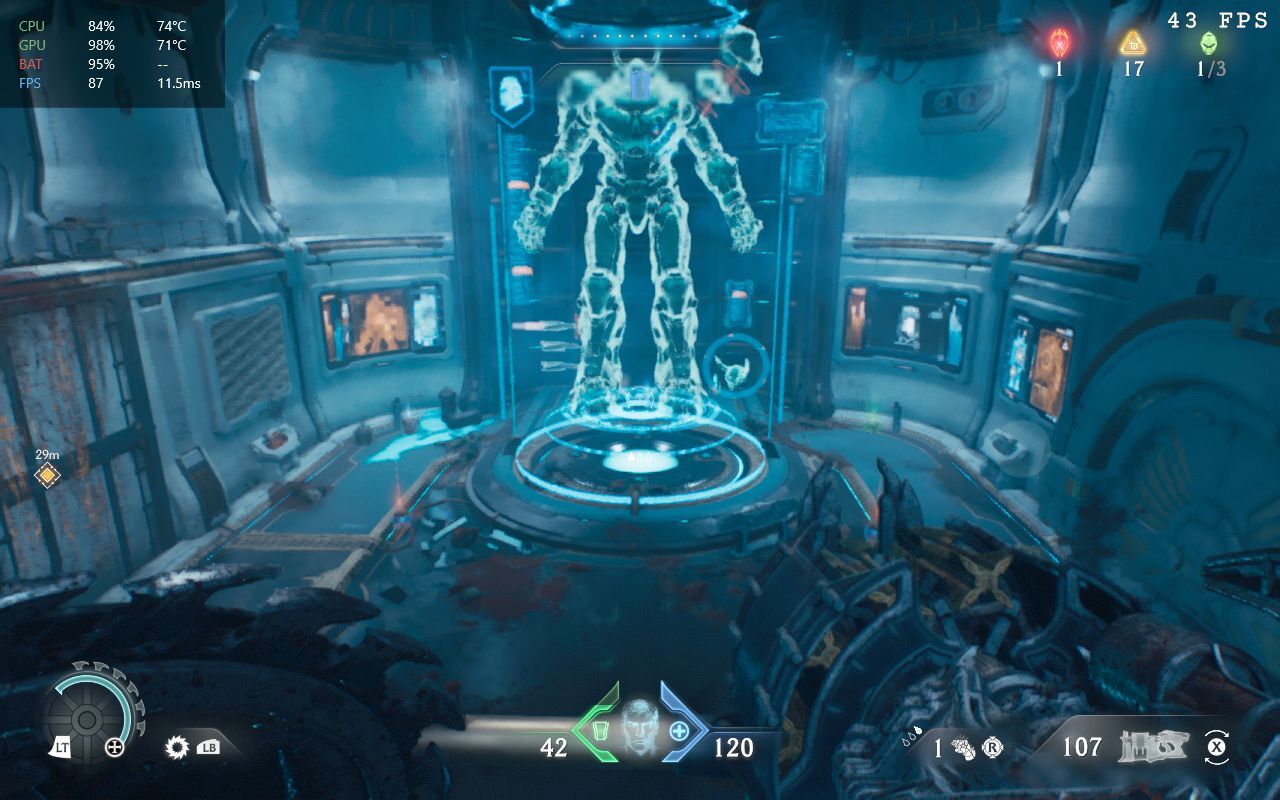Screen dimensions: 1280x800
Task: Select the red demonic crest icon
Action: [x=1059, y=43]
